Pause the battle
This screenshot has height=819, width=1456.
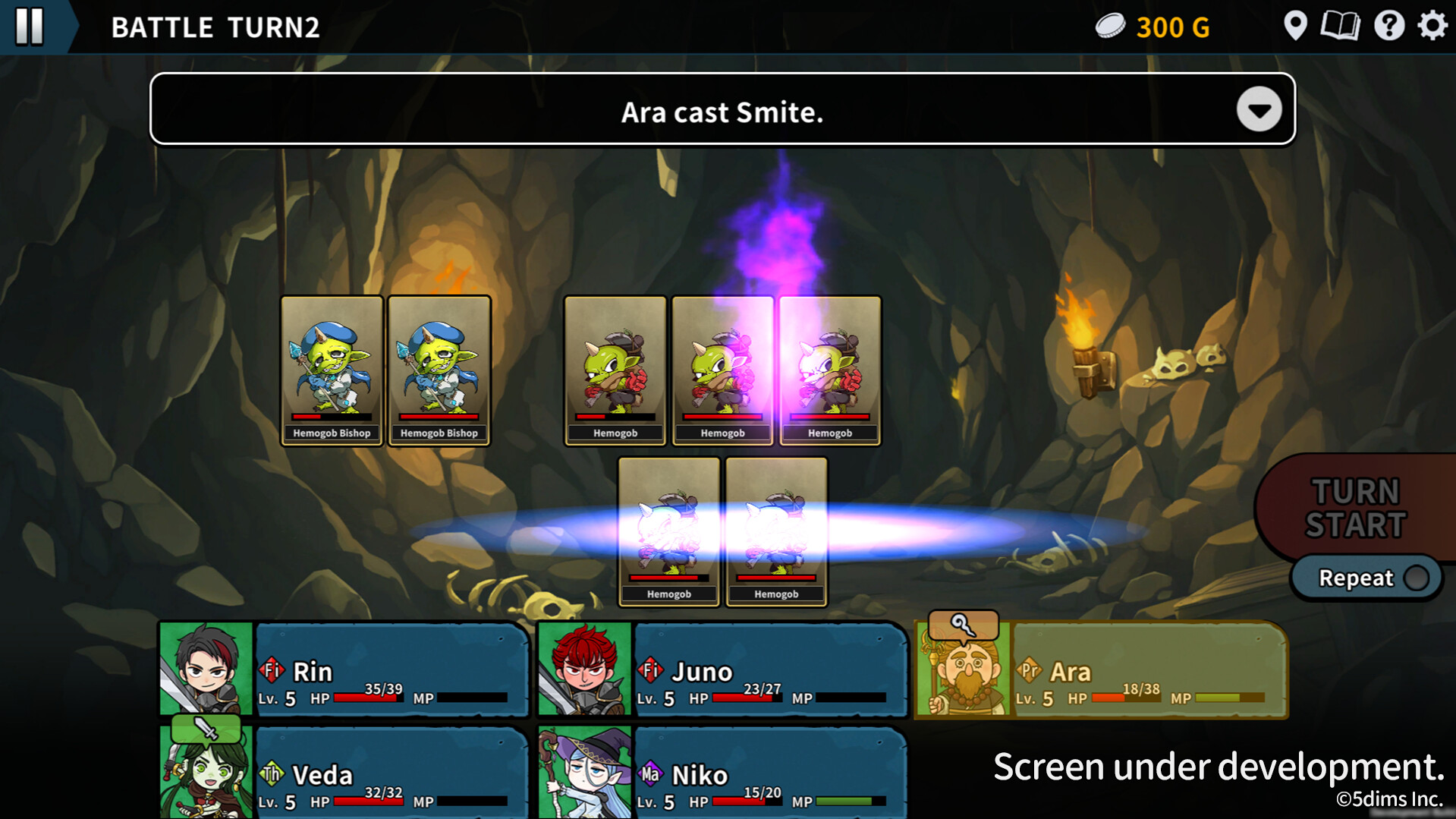click(x=30, y=26)
